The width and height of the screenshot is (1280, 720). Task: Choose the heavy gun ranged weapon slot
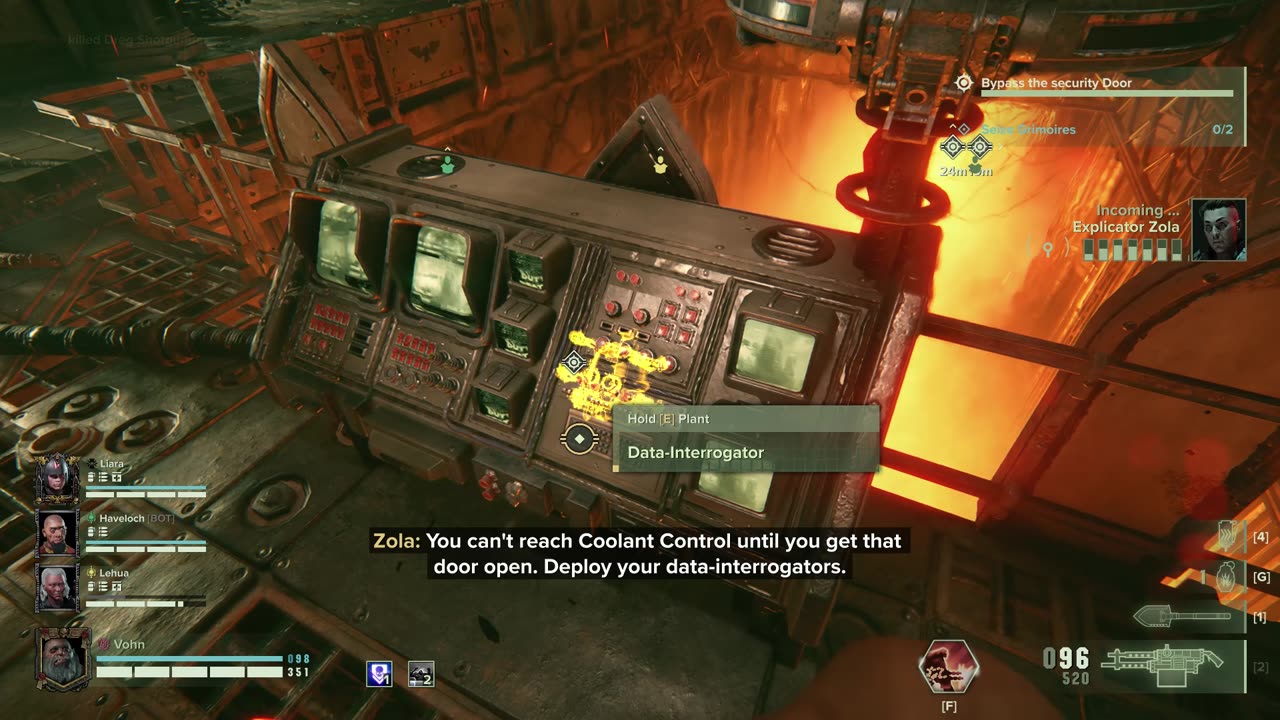pos(1163,662)
